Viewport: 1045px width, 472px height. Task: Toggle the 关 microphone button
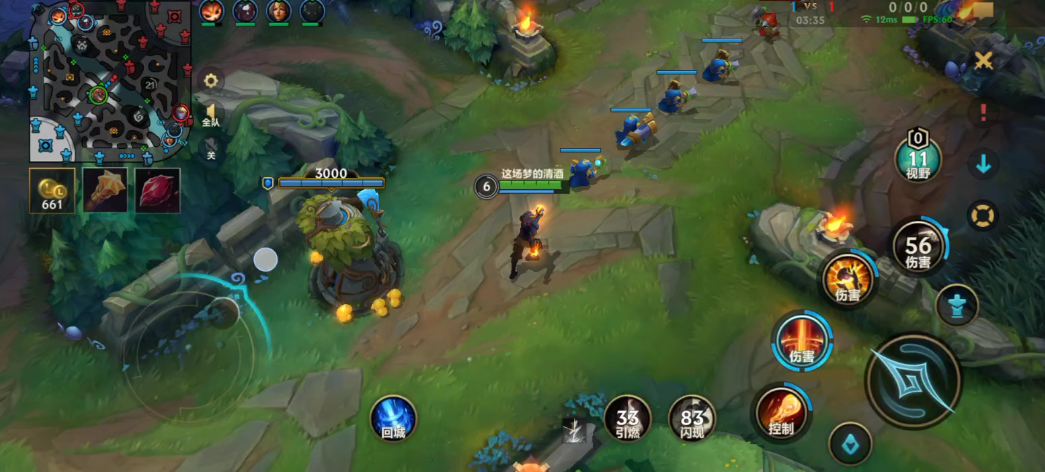click(x=211, y=151)
